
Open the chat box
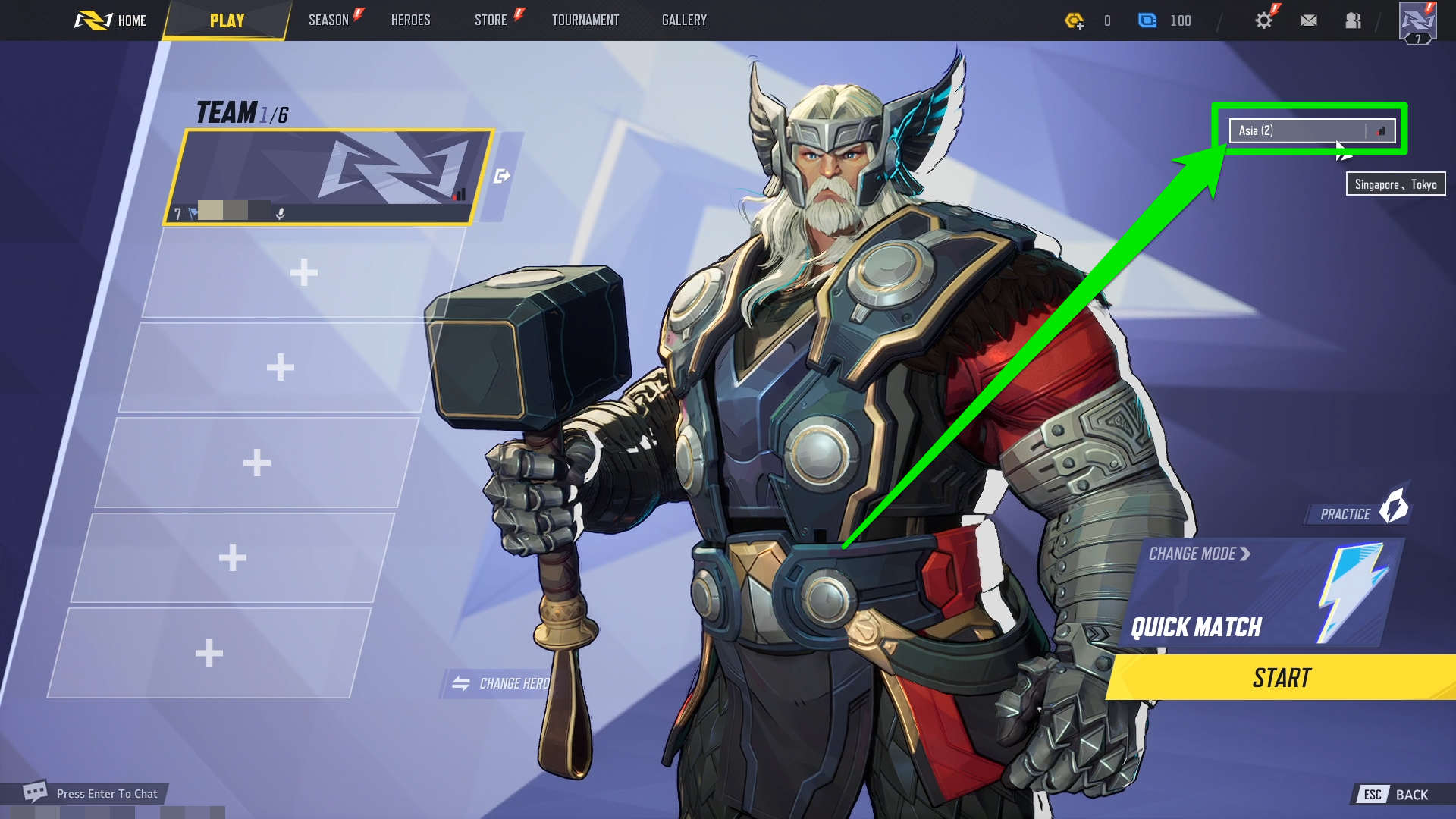click(91, 793)
